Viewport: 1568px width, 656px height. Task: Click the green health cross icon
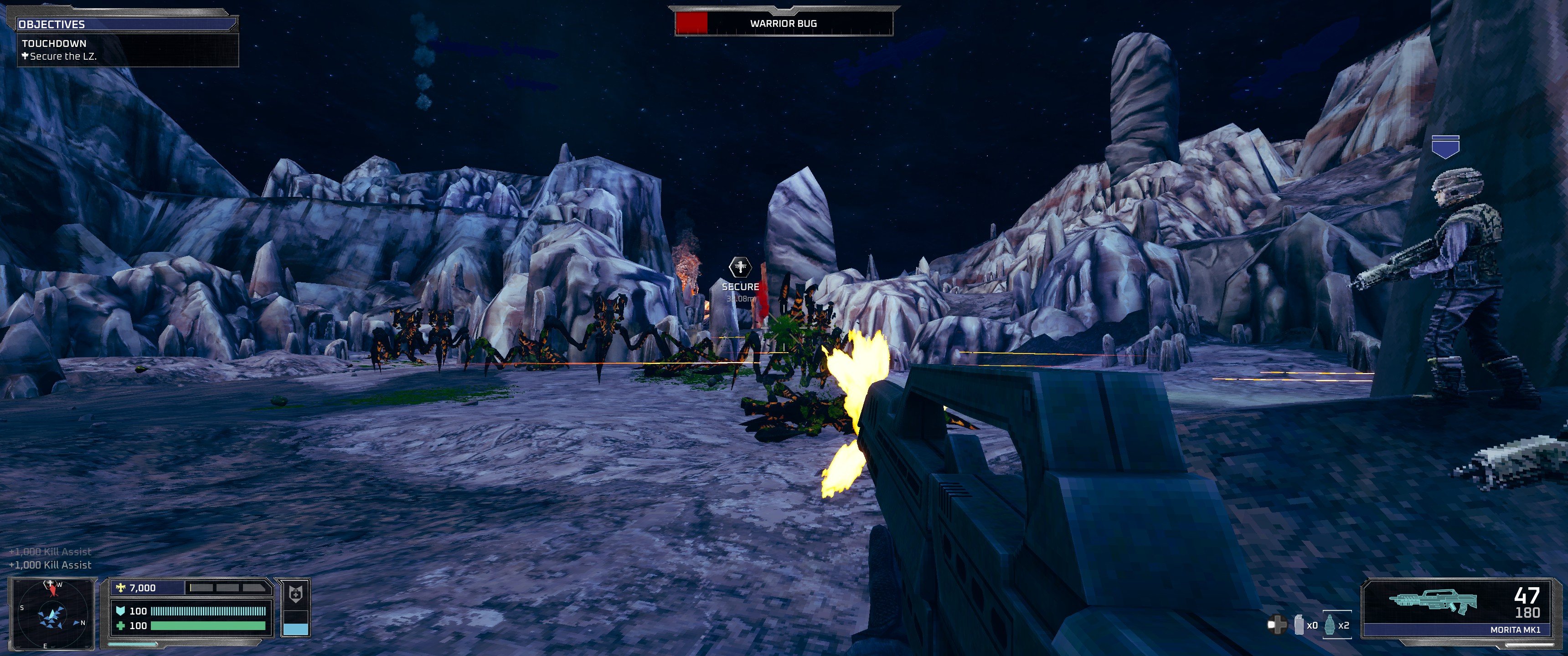point(121,628)
